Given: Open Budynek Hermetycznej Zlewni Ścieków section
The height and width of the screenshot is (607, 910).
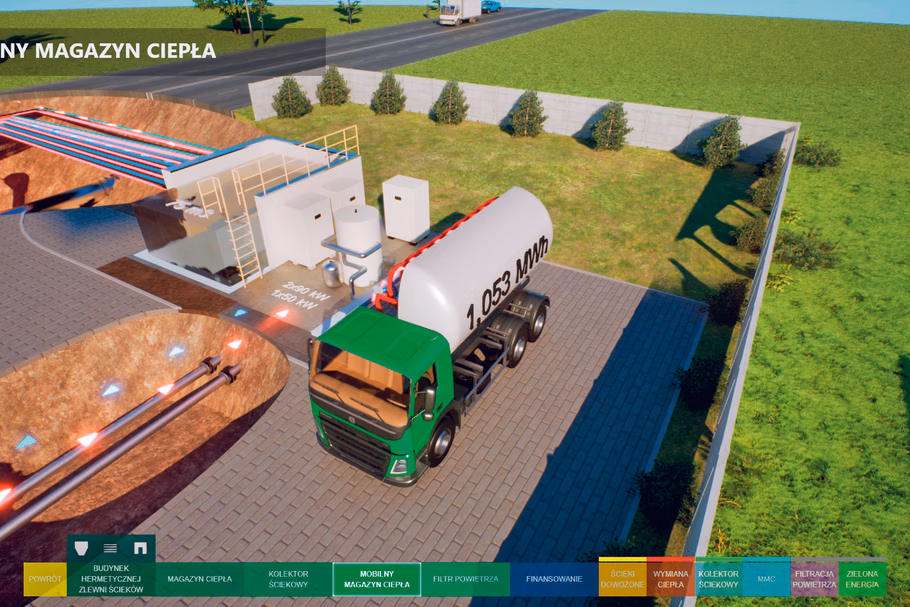Looking at the screenshot, I should [x=111, y=579].
